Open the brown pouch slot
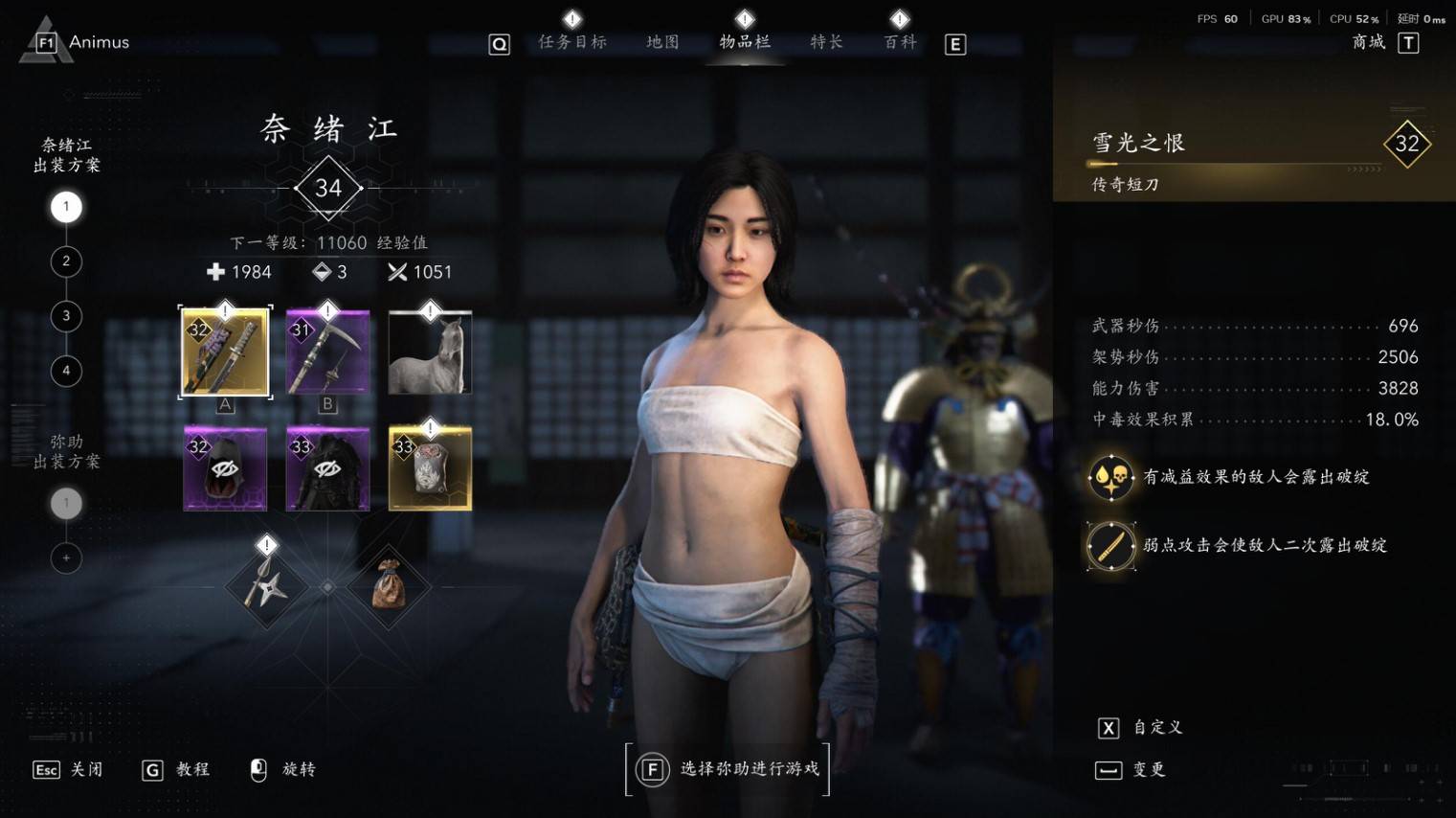Viewport: 1456px width, 818px height. (x=389, y=586)
